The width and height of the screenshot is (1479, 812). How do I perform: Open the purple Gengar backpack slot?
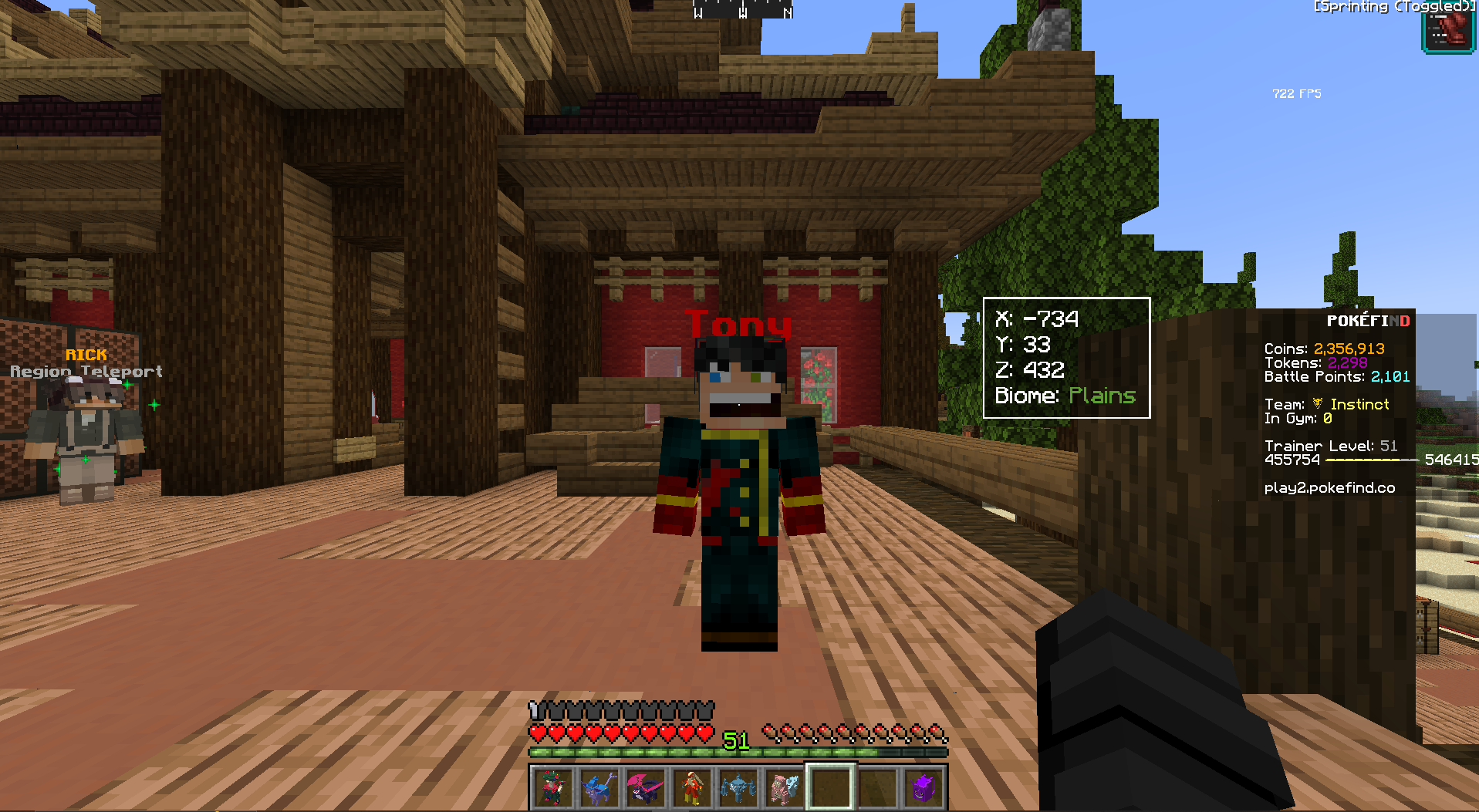point(924,787)
